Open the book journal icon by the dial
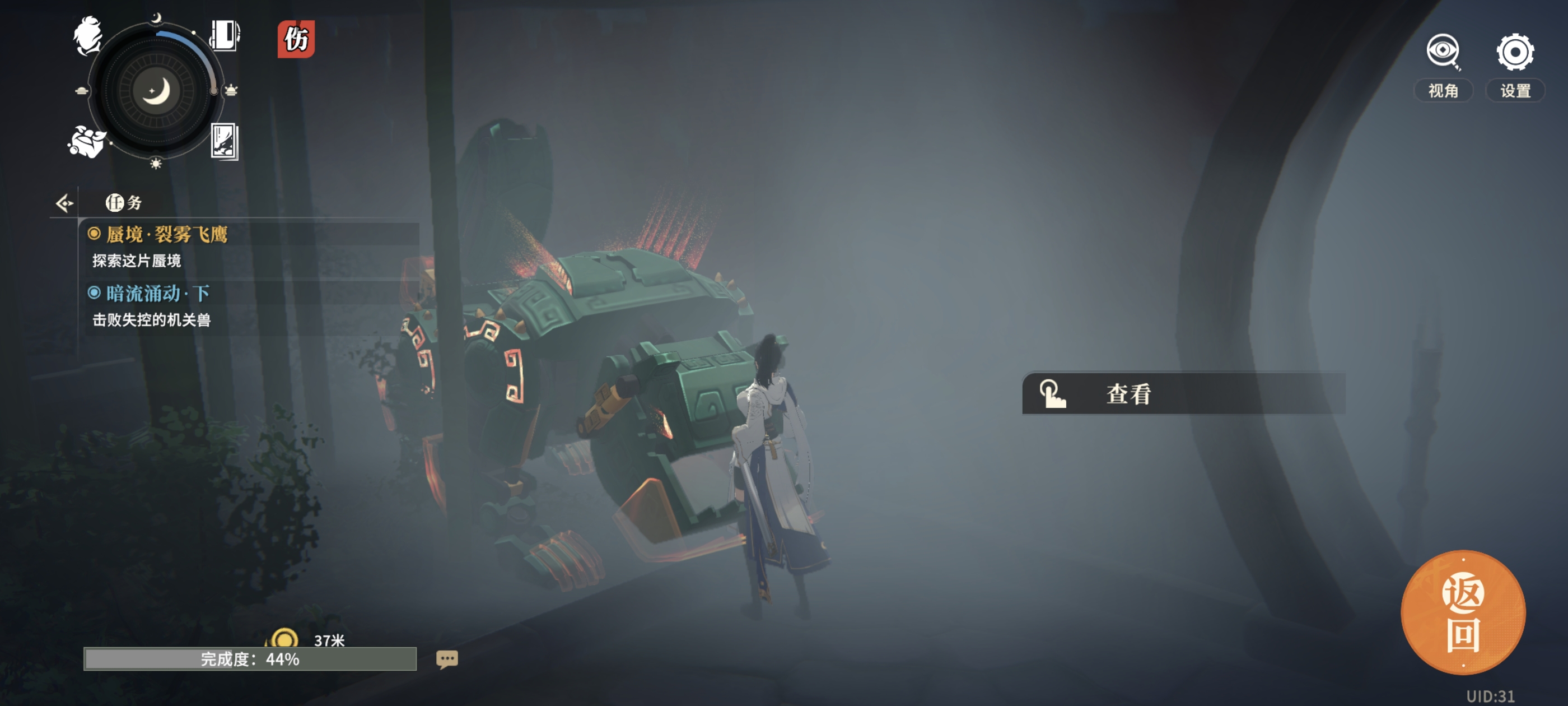Screen dimensions: 1568x706 click(225, 35)
